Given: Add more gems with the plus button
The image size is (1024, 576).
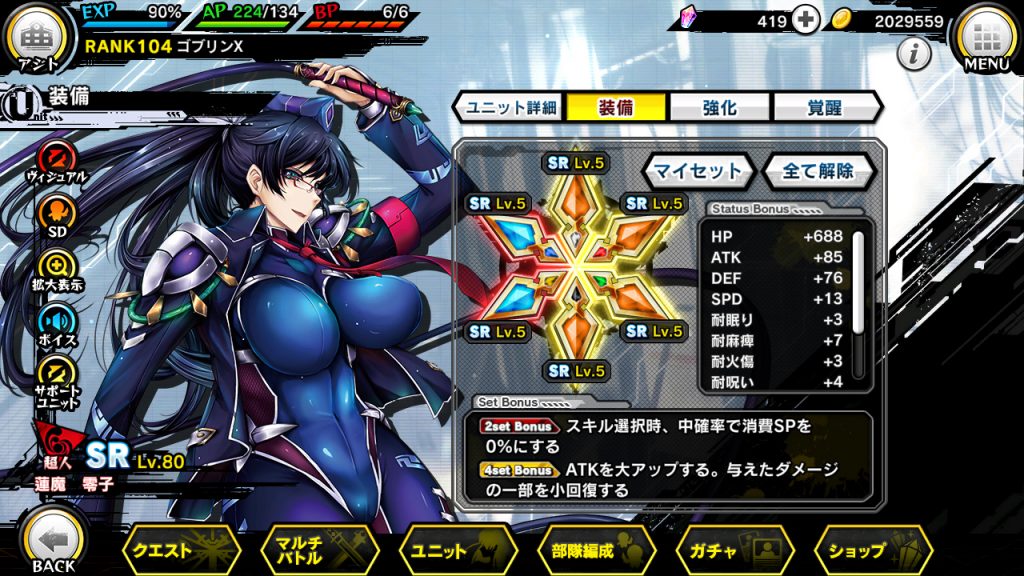Looking at the screenshot, I should point(805,20).
